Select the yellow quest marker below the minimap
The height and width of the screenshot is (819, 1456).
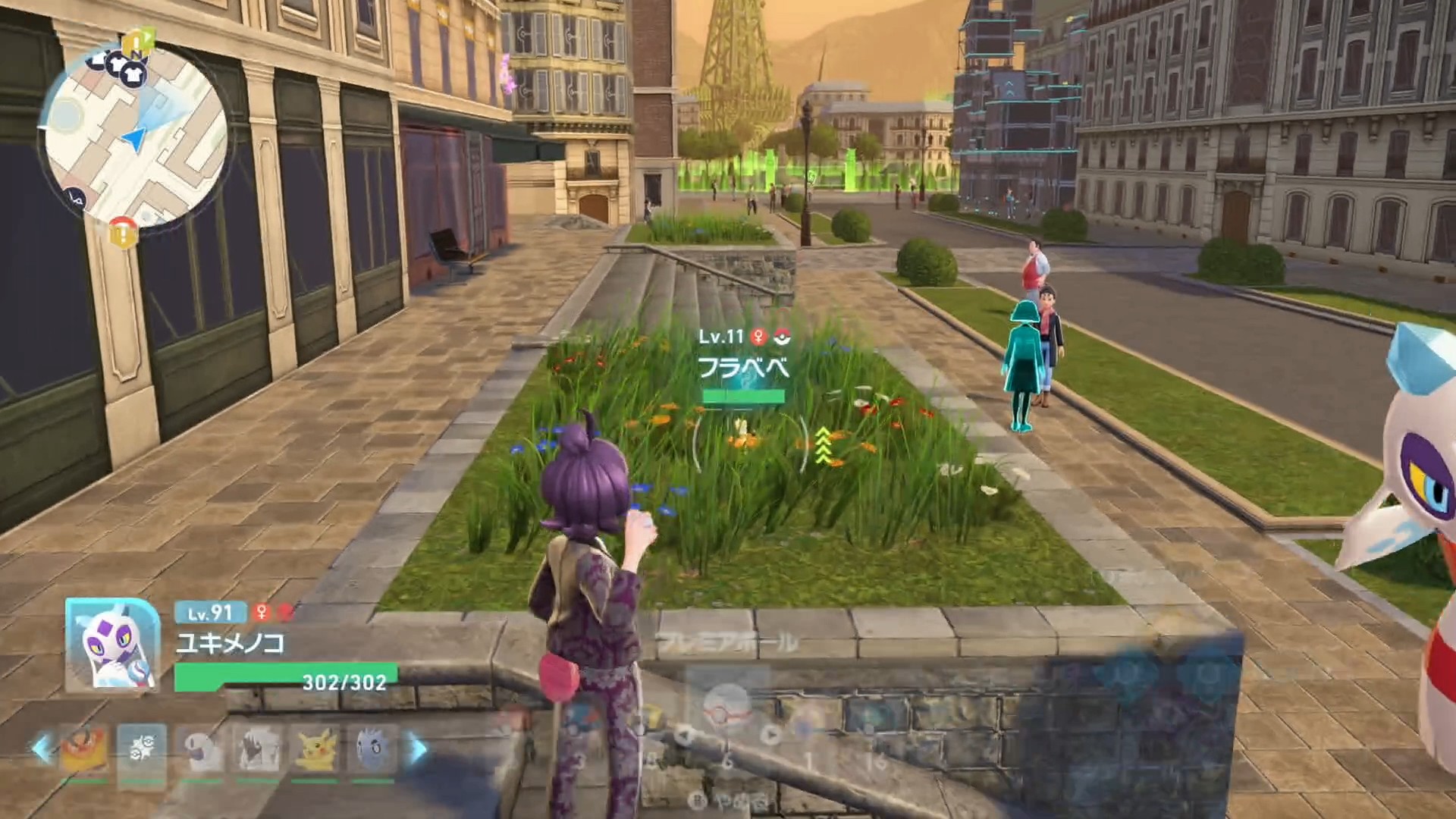[x=121, y=232]
